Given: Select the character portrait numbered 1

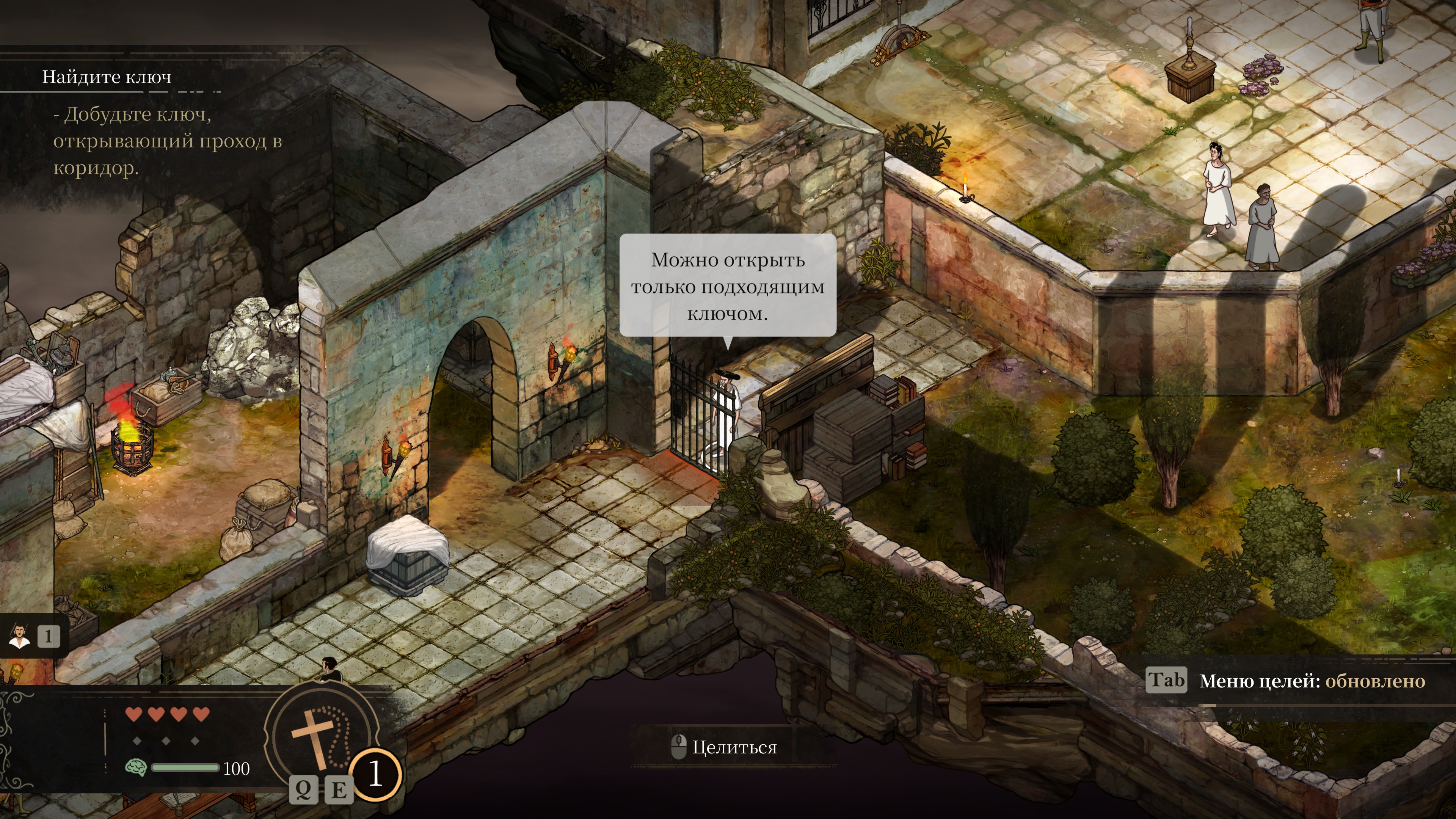Looking at the screenshot, I should [20, 637].
